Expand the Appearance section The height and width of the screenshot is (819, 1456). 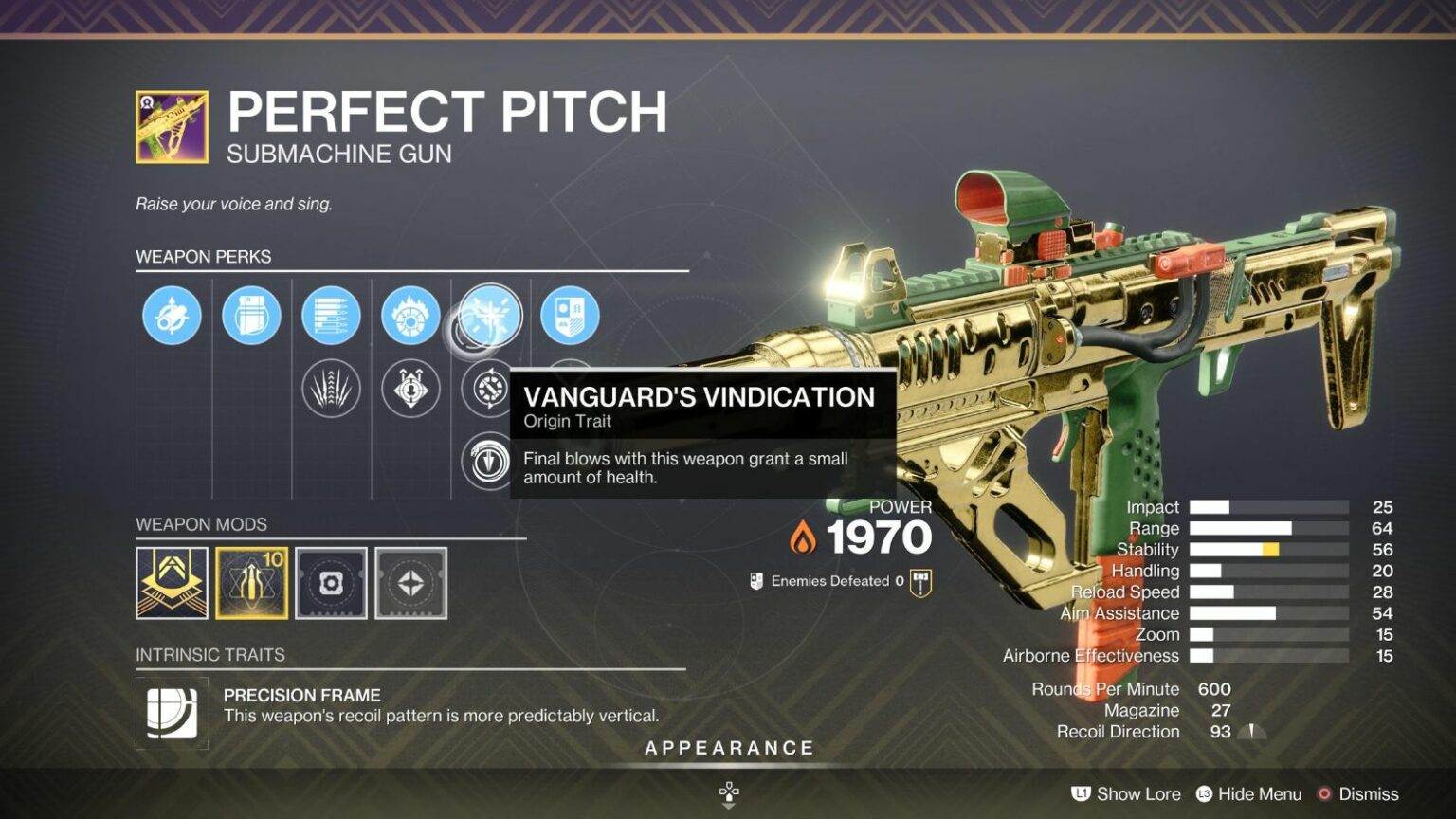coord(730,747)
